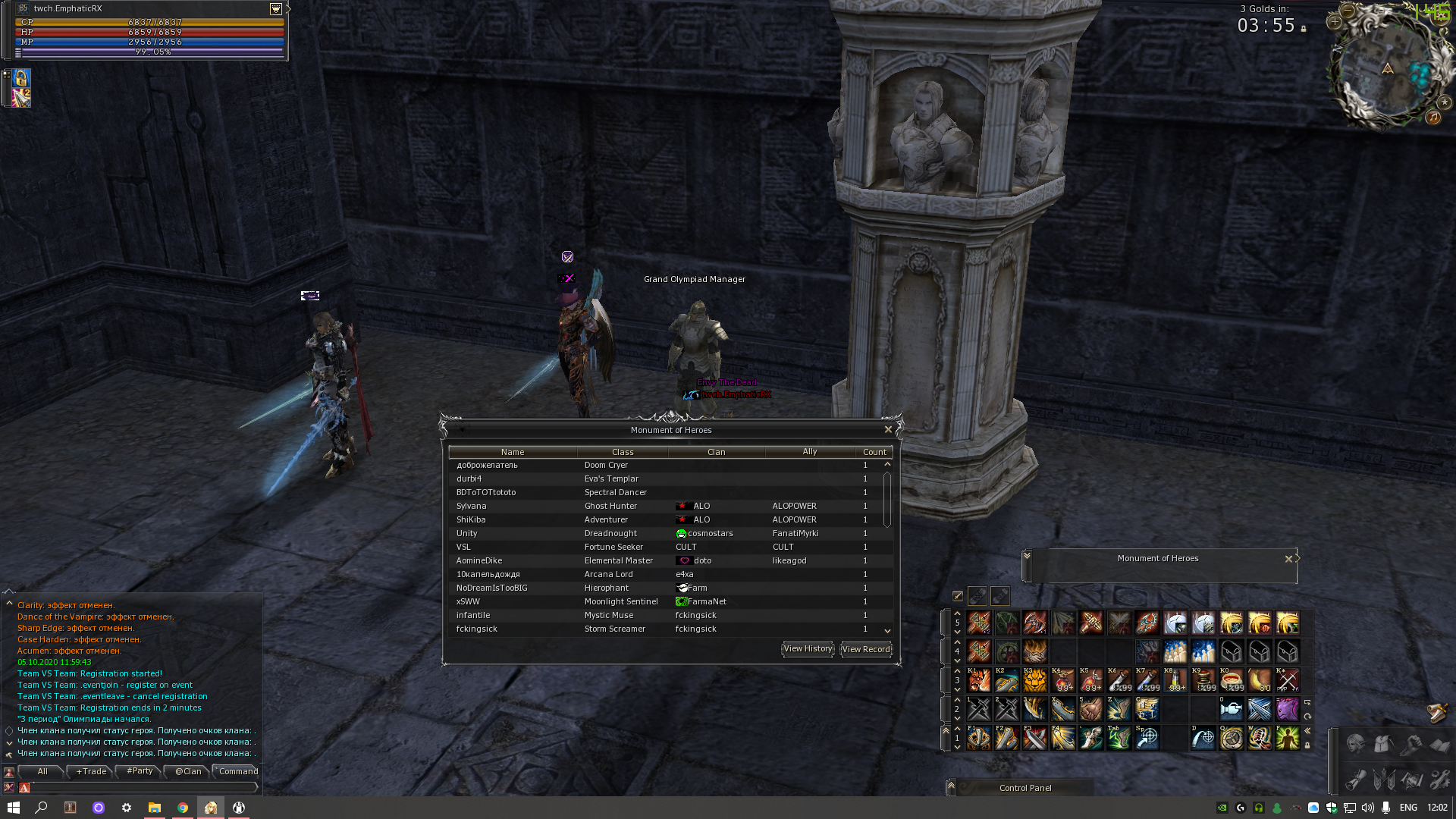
Task: Switch to the +Trade chat tab
Action: pyautogui.click(x=91, y=771)
